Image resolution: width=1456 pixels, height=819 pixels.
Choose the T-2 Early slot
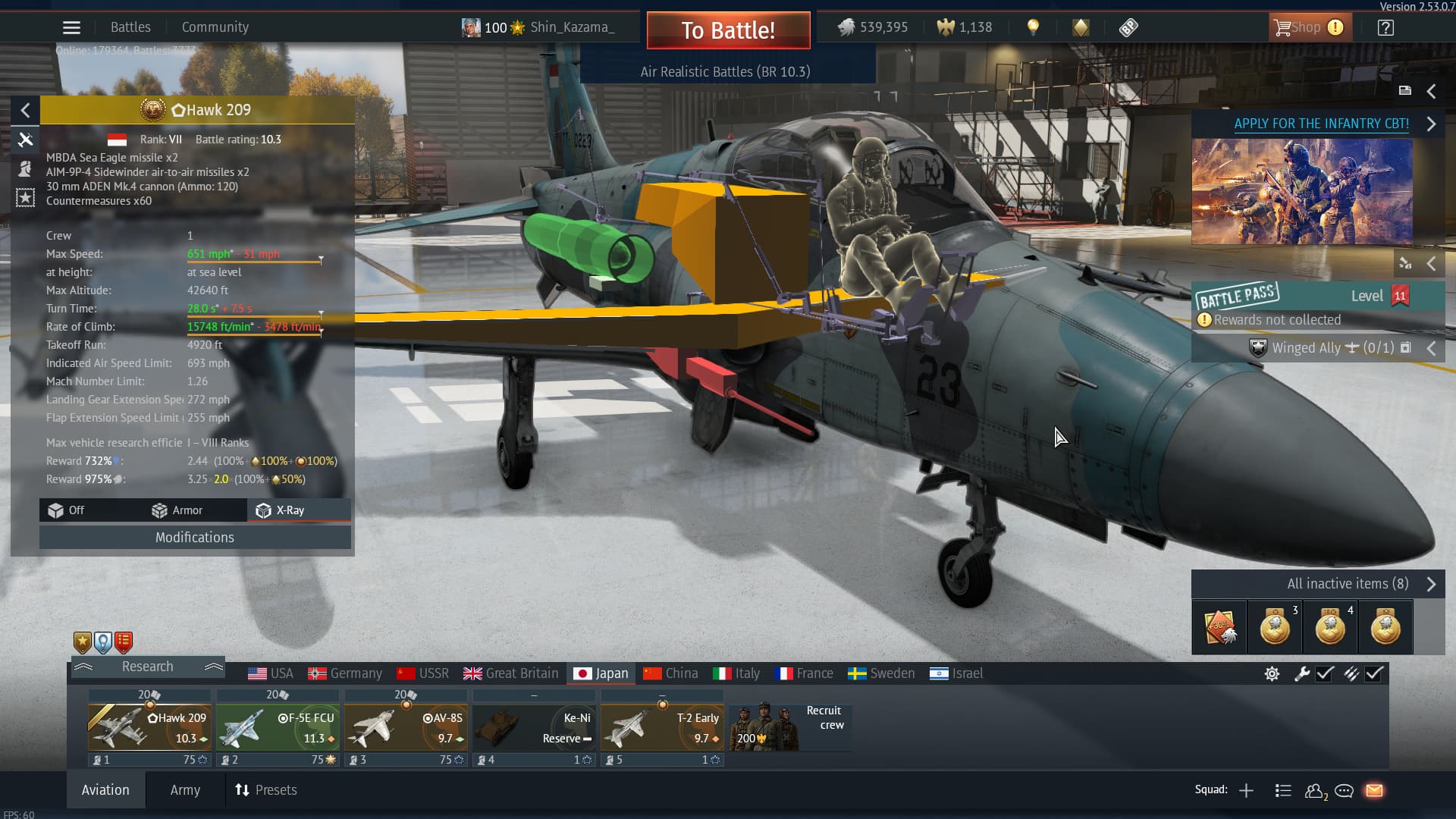[662, 728]
